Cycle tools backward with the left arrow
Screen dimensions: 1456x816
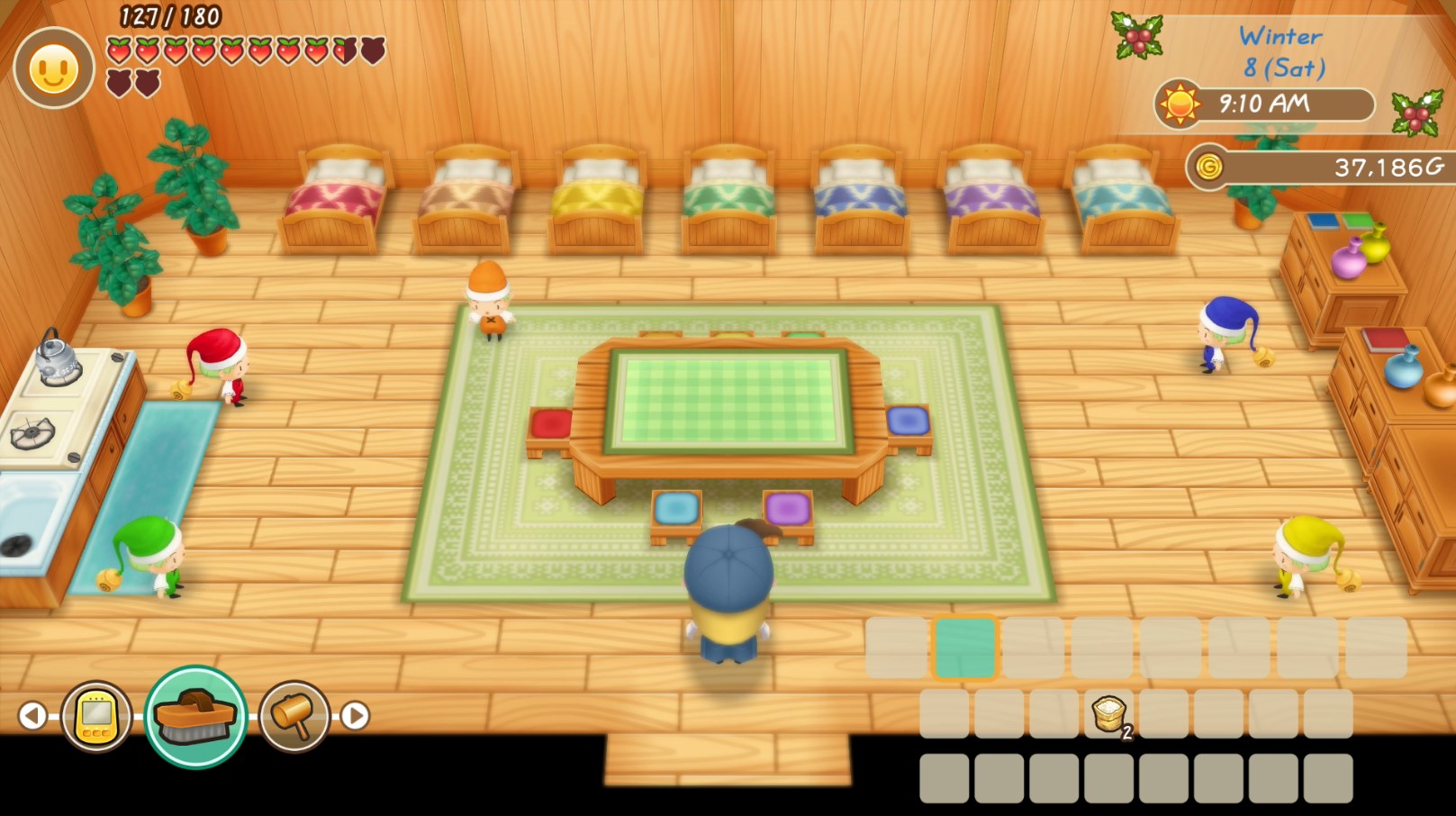(33, 714)
